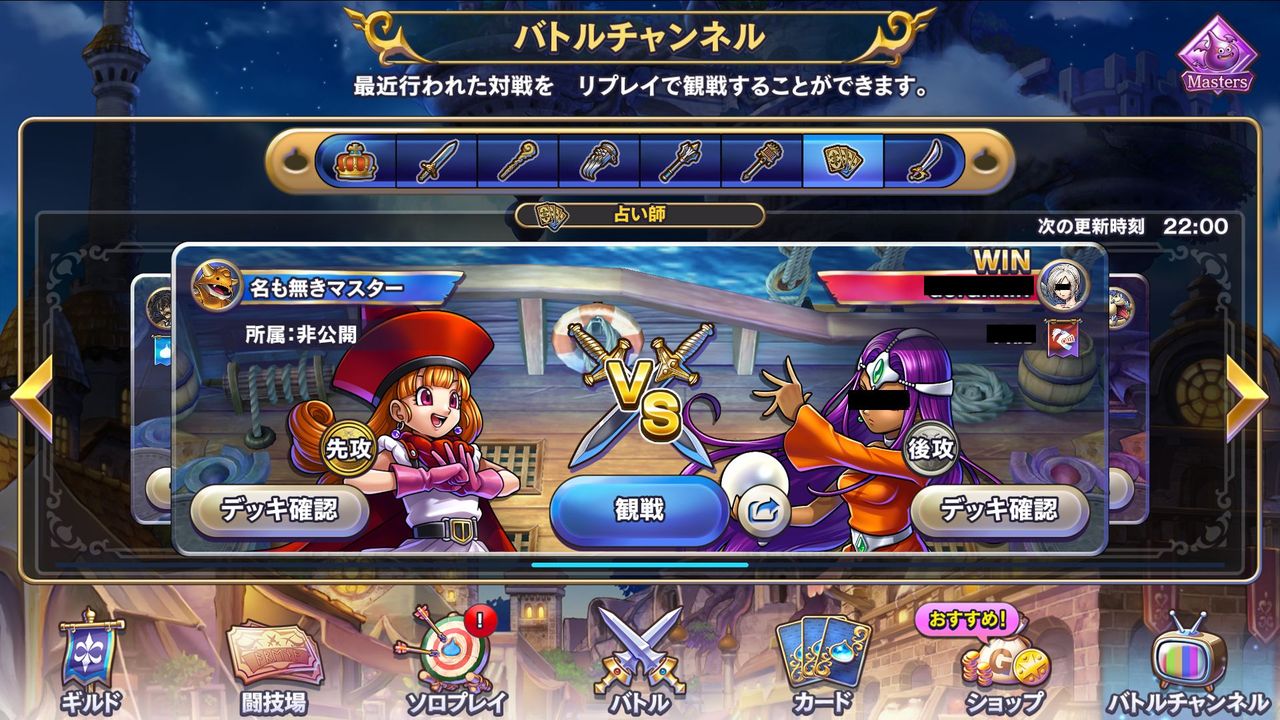The height and width of the screenshot is (720, 1280).
Task: Select the crown rank filter icon
Action: coord(355,162)
